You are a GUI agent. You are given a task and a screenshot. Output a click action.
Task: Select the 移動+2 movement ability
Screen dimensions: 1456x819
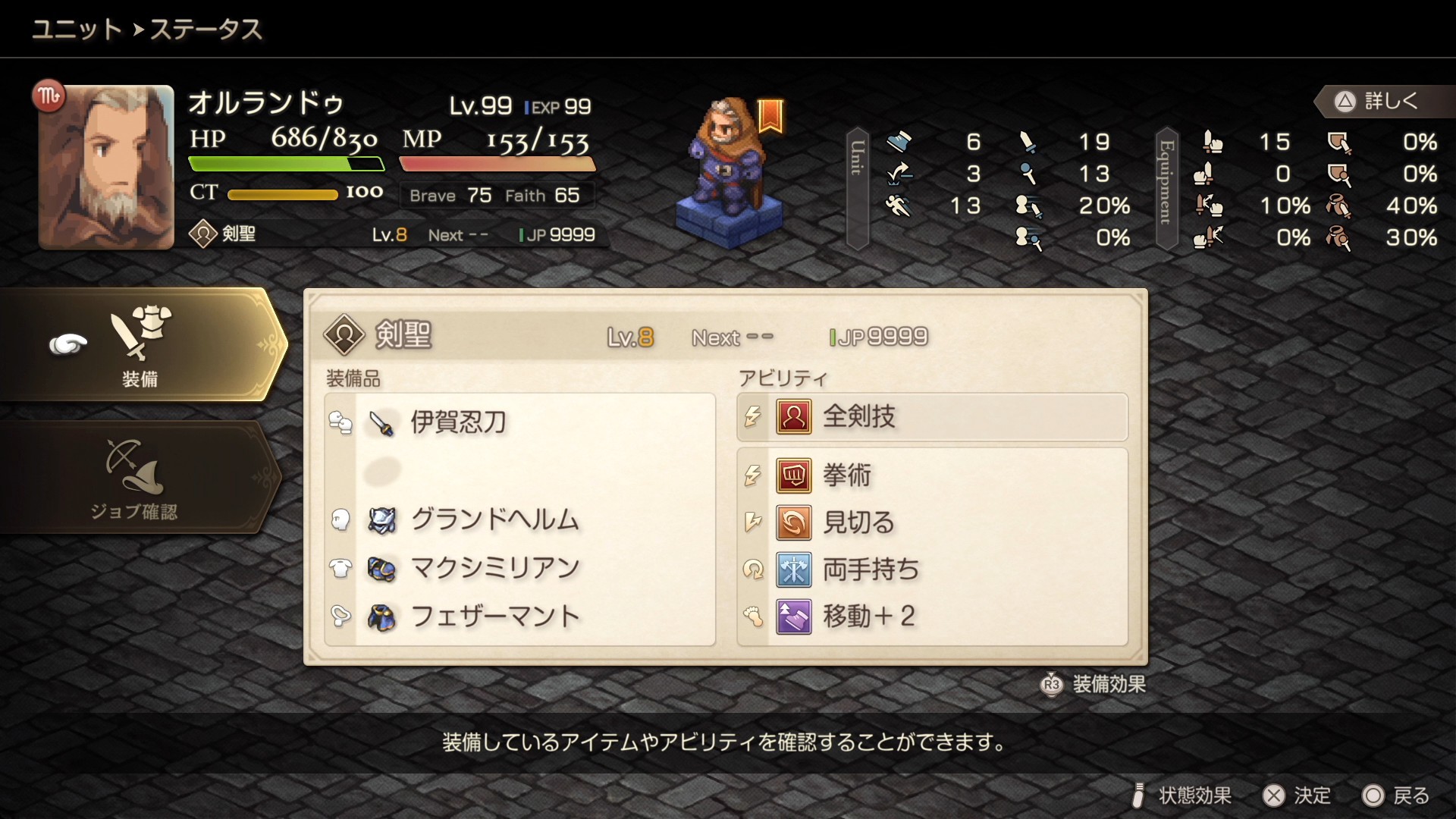coord(932,617)
